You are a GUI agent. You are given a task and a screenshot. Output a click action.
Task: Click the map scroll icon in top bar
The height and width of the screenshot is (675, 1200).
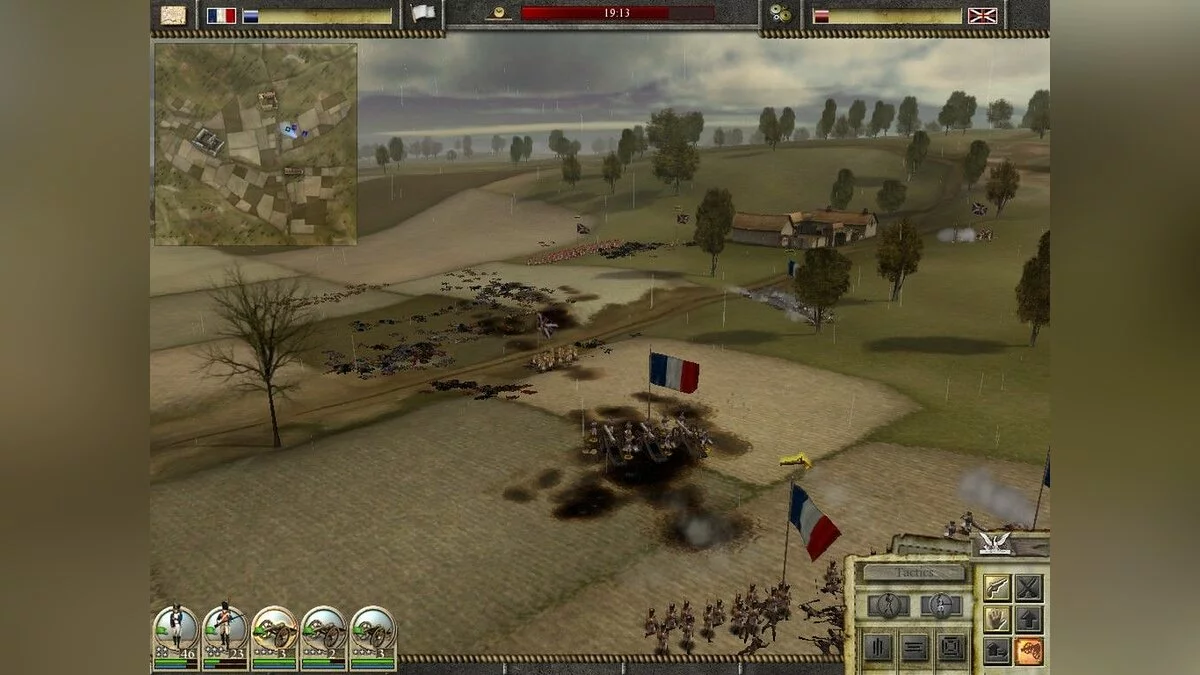[174, 15]
